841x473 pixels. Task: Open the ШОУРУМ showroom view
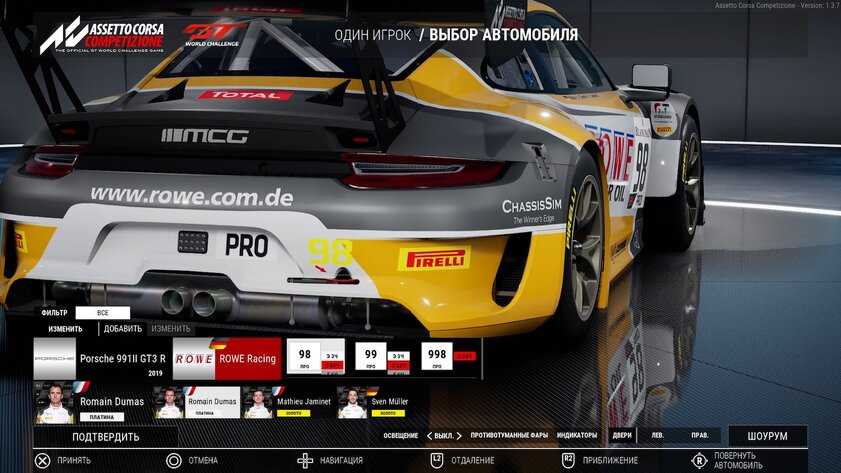coord(766,436)
